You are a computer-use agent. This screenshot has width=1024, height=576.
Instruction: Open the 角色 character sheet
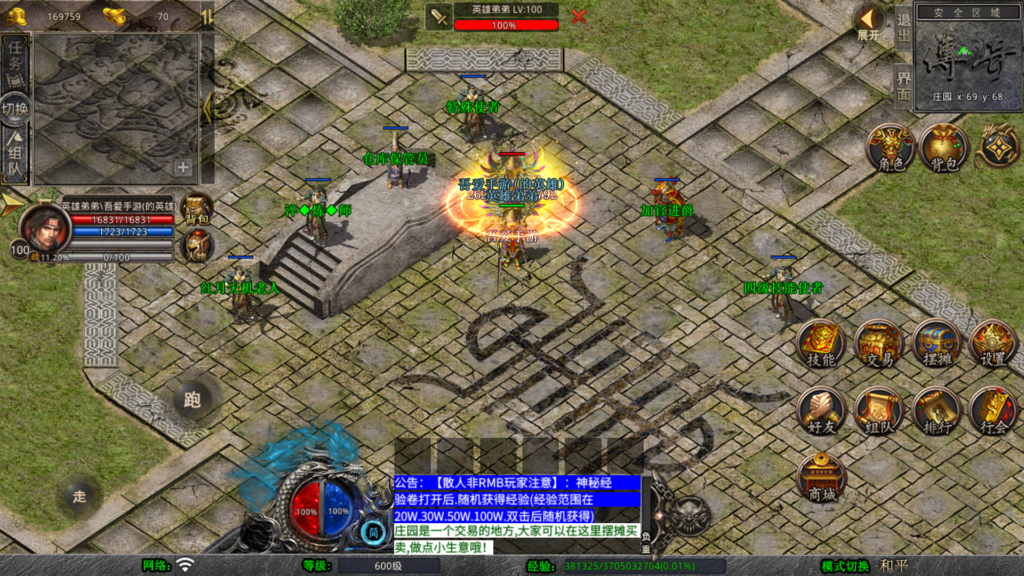(890, 148)
